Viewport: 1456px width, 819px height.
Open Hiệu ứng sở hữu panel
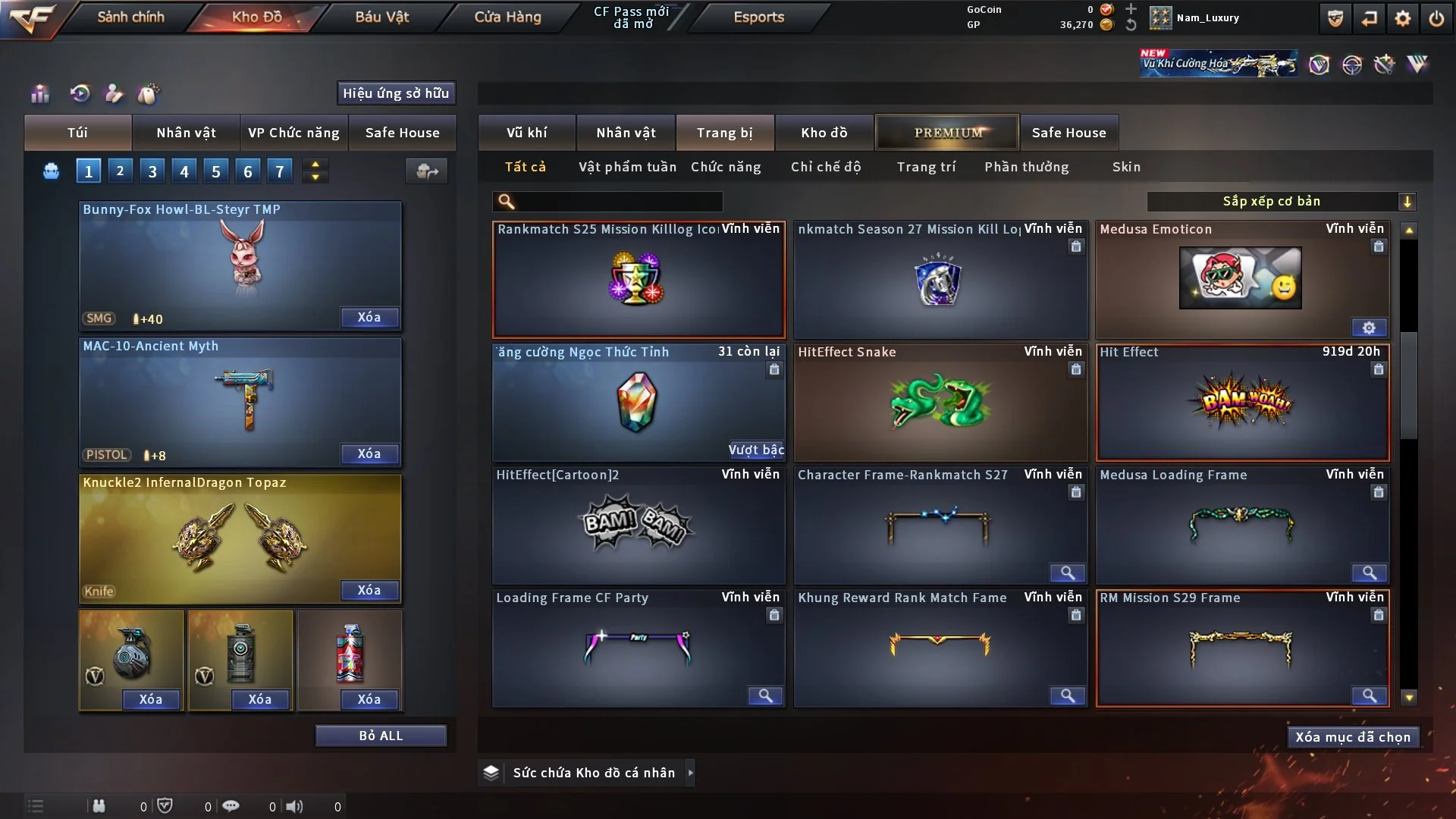pyautogui.click(x=395, y=93)
